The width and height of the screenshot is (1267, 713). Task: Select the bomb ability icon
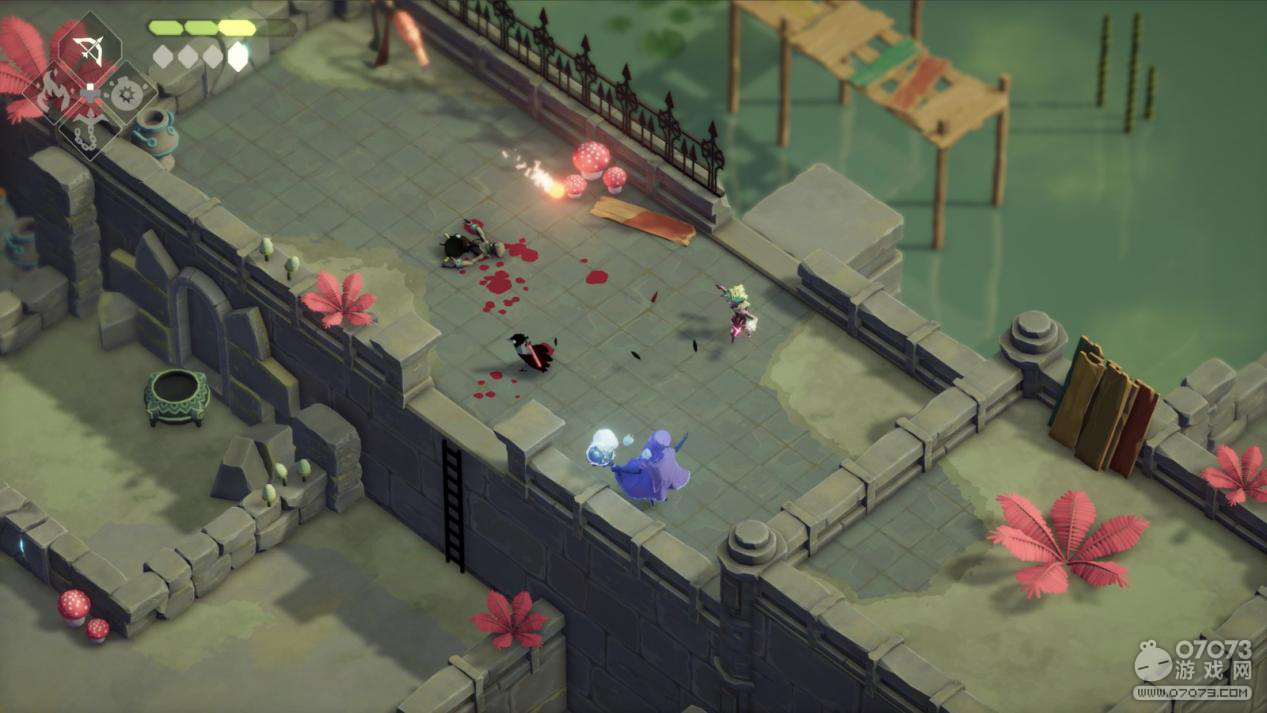pyautogui.click(x=126, y=96)
